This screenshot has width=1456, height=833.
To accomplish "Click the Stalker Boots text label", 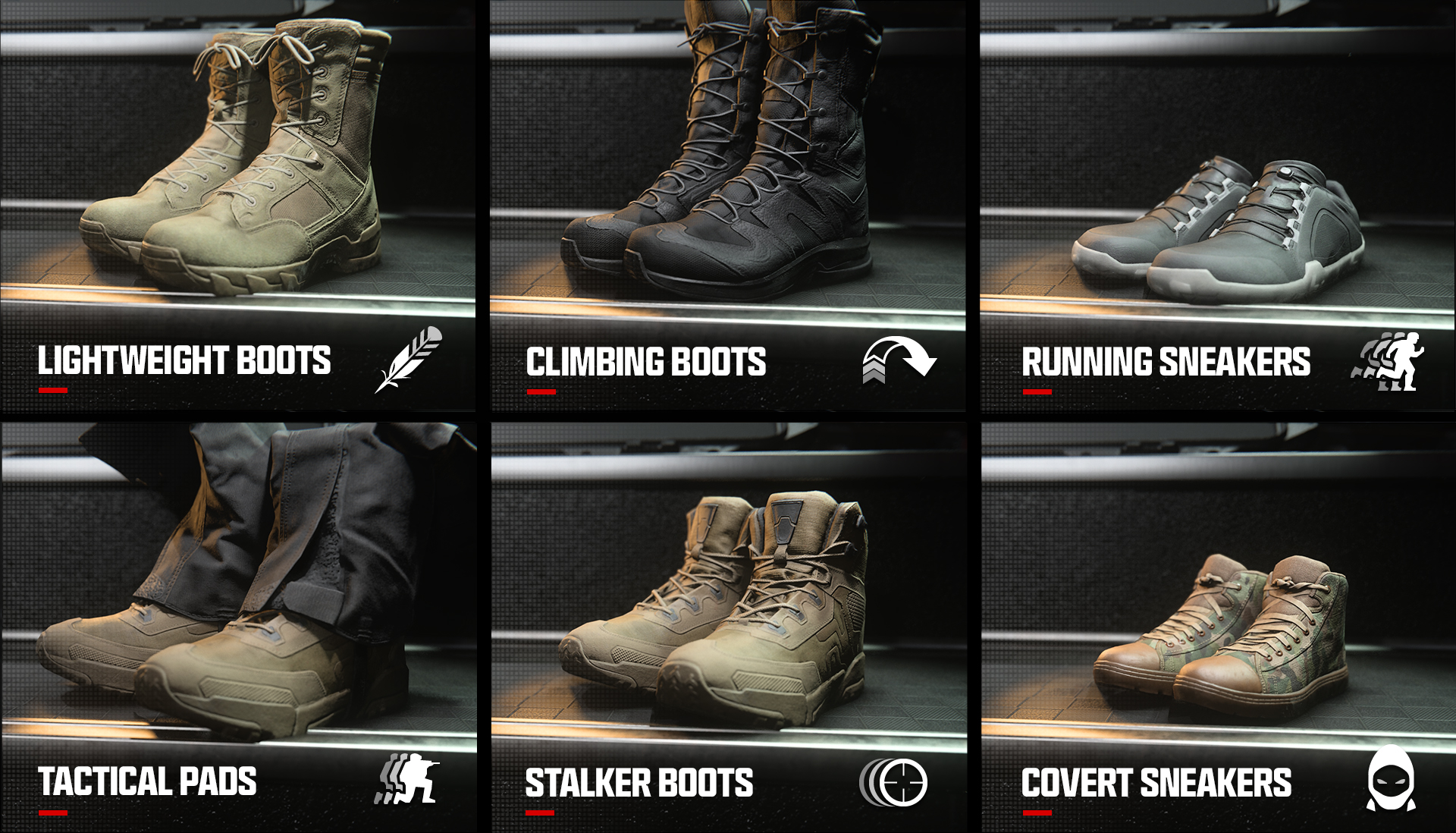I will 639,781.
